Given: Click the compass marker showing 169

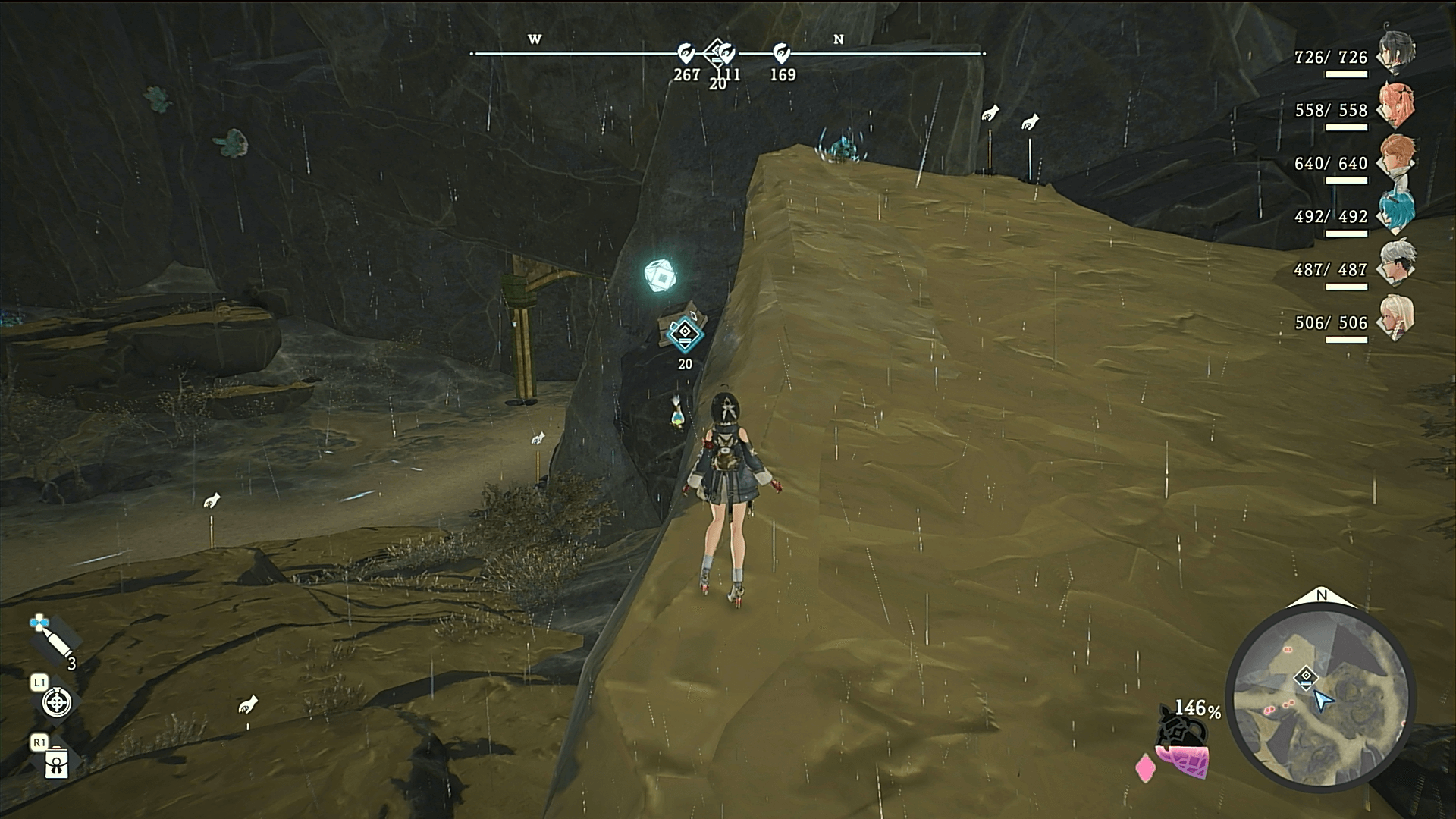Looking at the screenshot, I should [782, 53].
